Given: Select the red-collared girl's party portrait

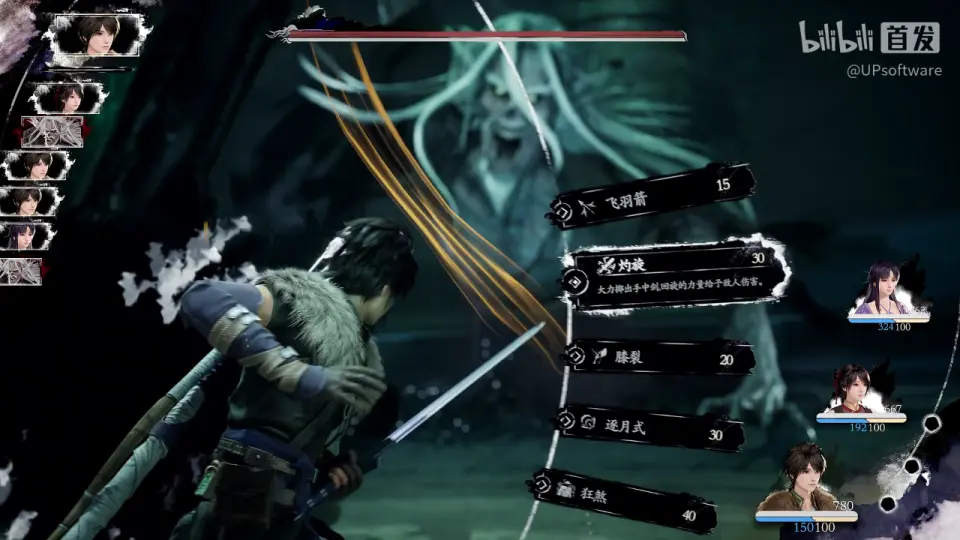Looking at the screenshot, I should (x=858, y=390).
